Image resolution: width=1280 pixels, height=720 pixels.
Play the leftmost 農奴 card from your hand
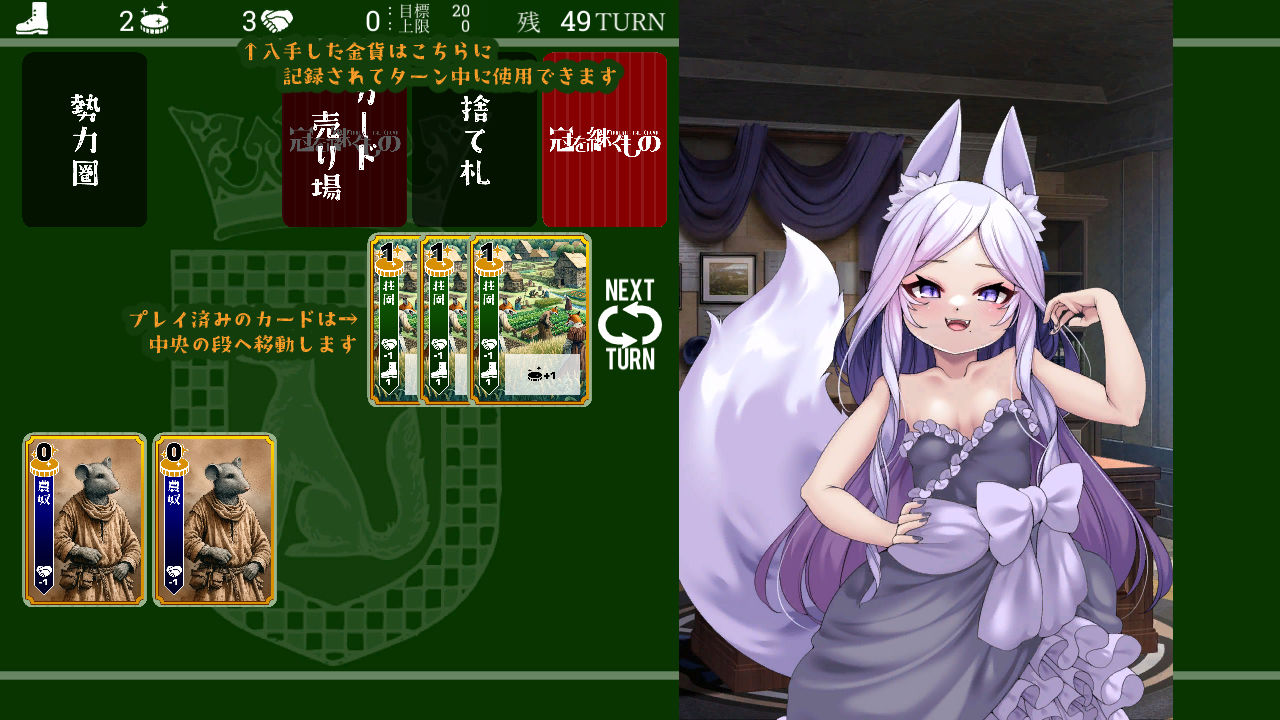(x=84, y=520)
